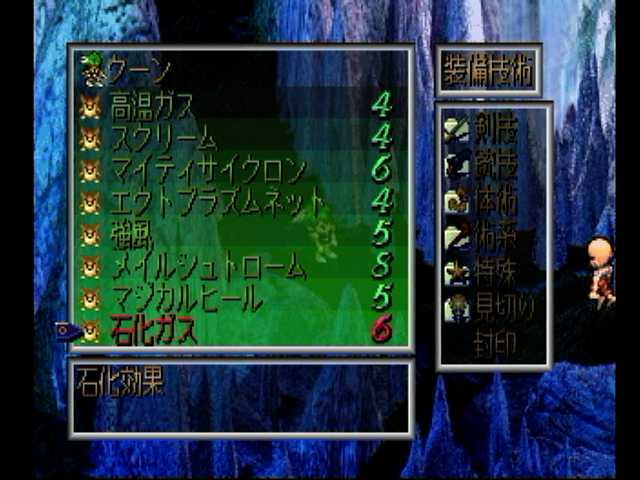Select the 高温ガス skill
Screen dimensions: 640x480
click(152, 105)
